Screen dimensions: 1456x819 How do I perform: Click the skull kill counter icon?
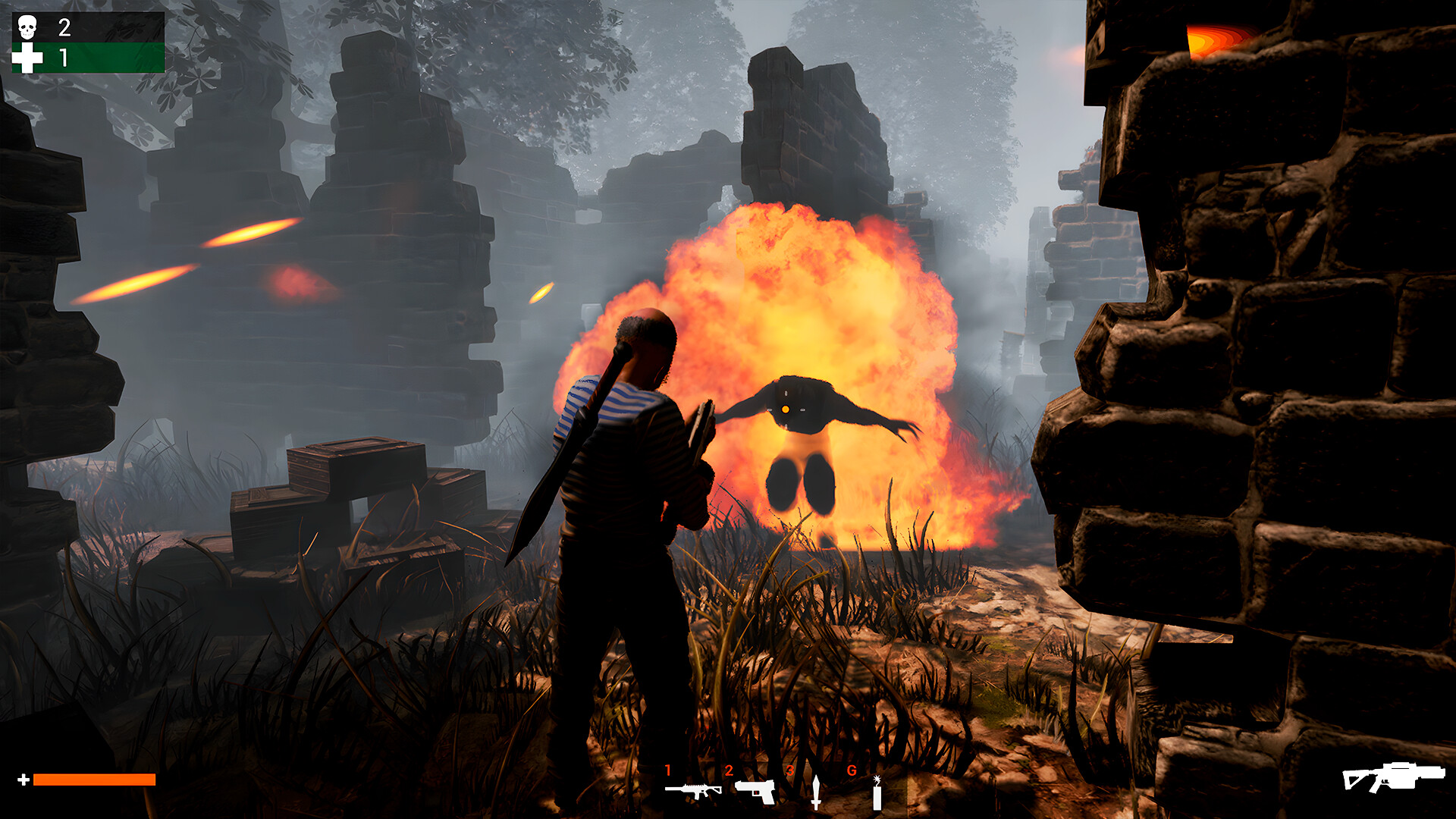tap(27, 27)
